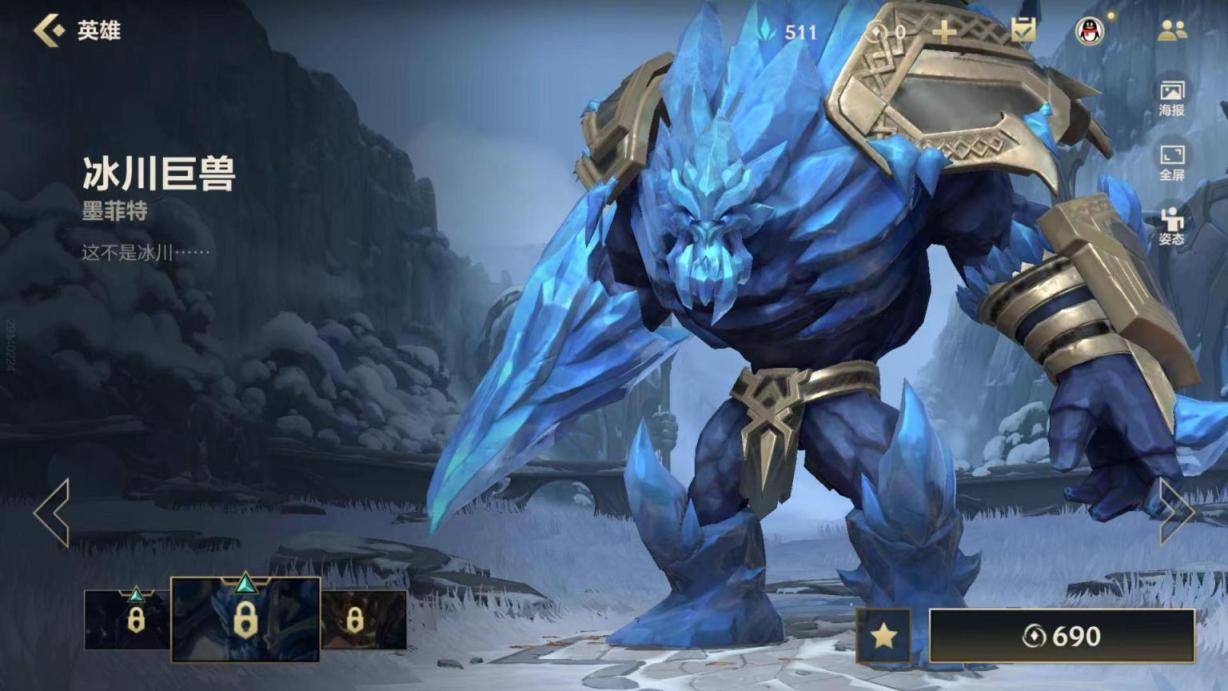1228x691 pixels.
Task: Add more currency with the plus button
Action: coord(944,31)
